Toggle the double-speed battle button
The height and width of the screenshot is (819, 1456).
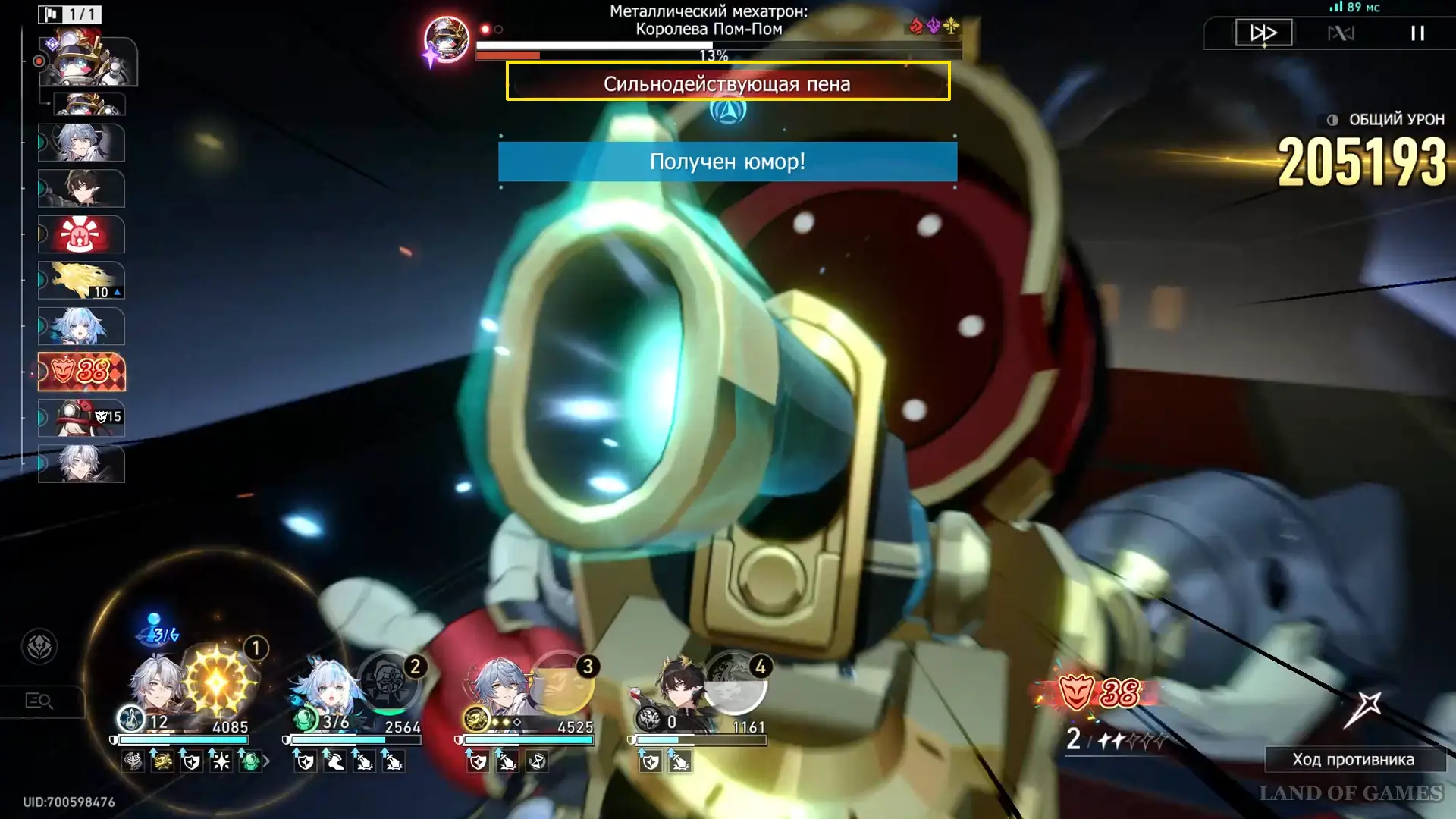click(x=1263, y=33)
